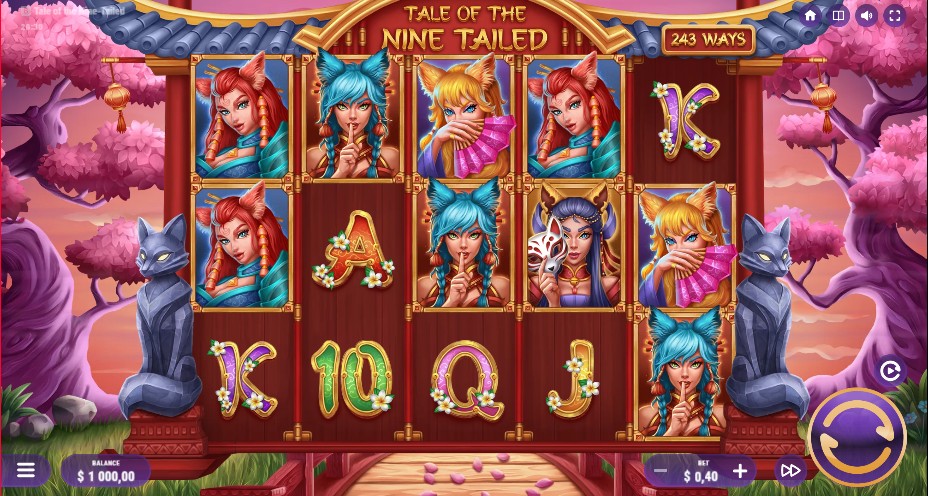928x496 pixels.
Task: Open the hamburger menu
Action: [x=26, y=469]
